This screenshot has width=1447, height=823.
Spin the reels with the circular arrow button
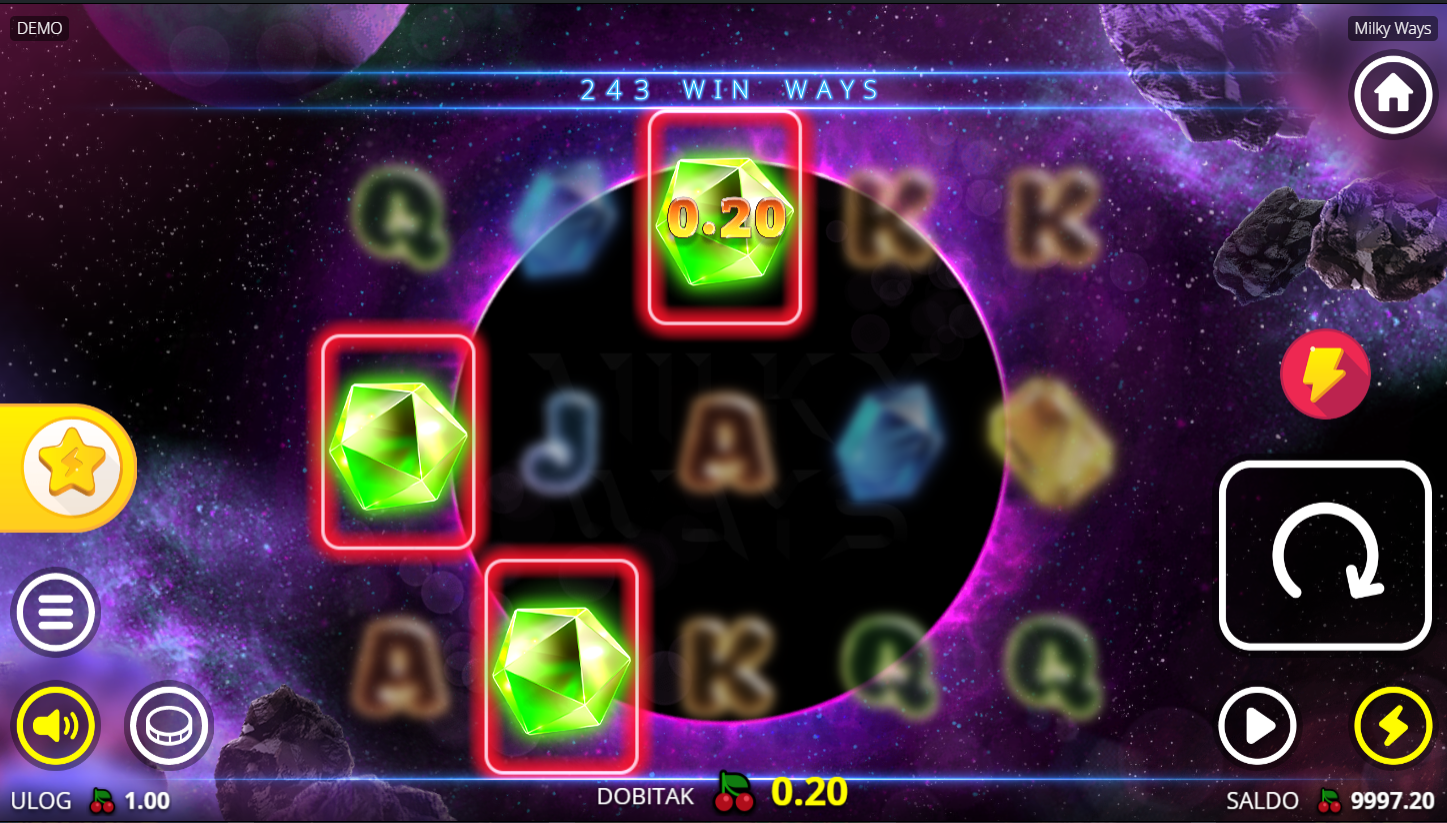[1325, 555]
